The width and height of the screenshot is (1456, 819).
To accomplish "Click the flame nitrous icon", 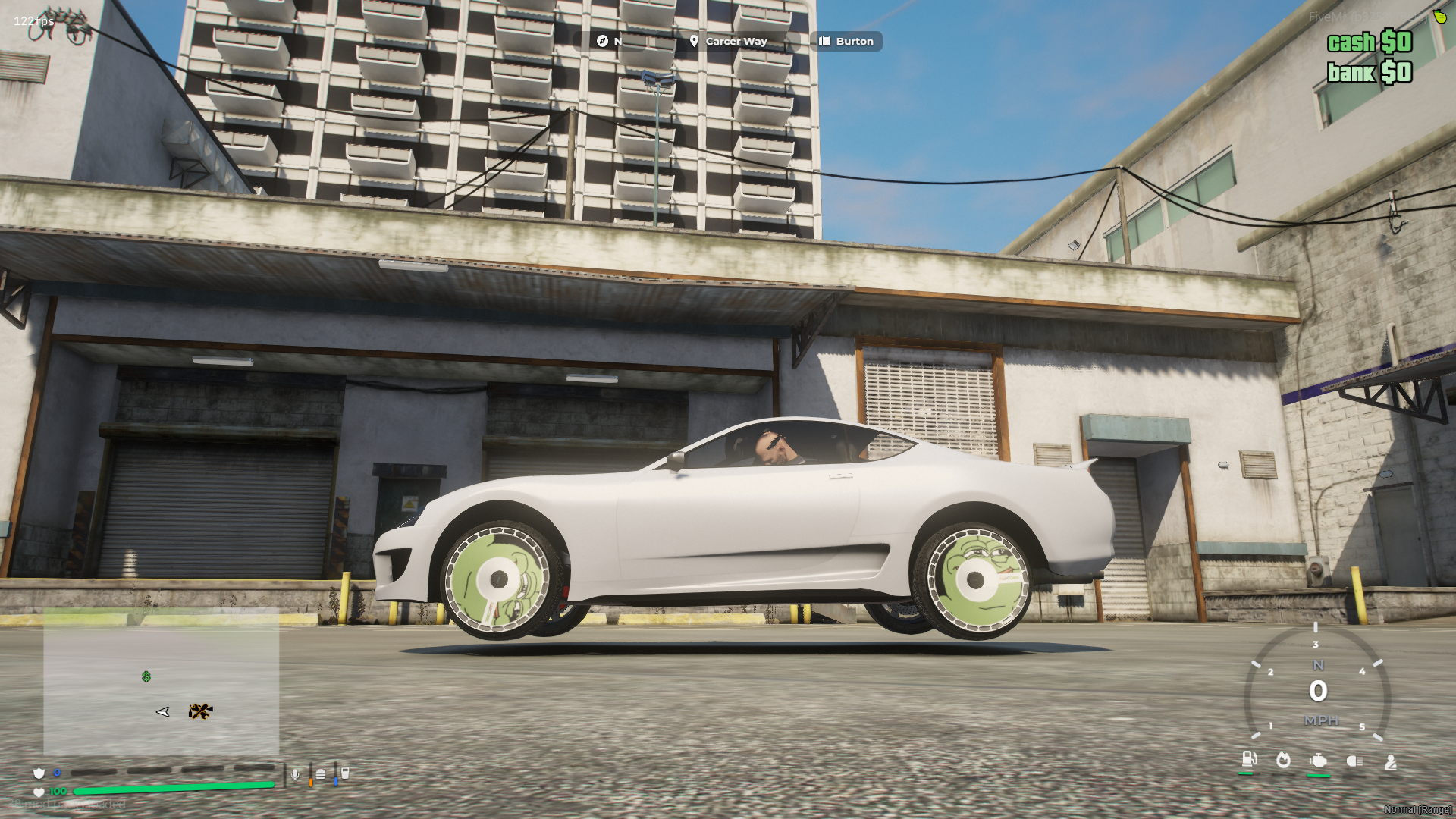I will click(x=1283, y=760).
